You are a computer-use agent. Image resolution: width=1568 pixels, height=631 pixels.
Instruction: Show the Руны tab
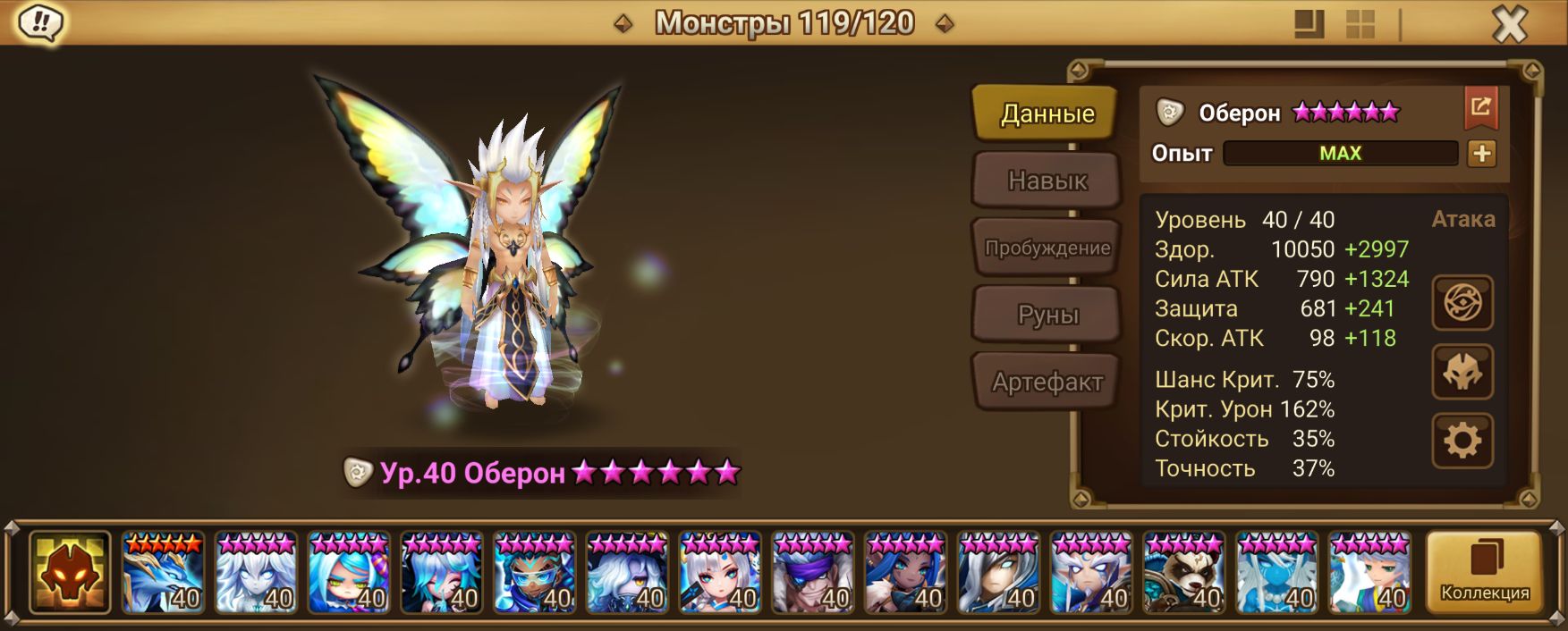[1047, 315]
